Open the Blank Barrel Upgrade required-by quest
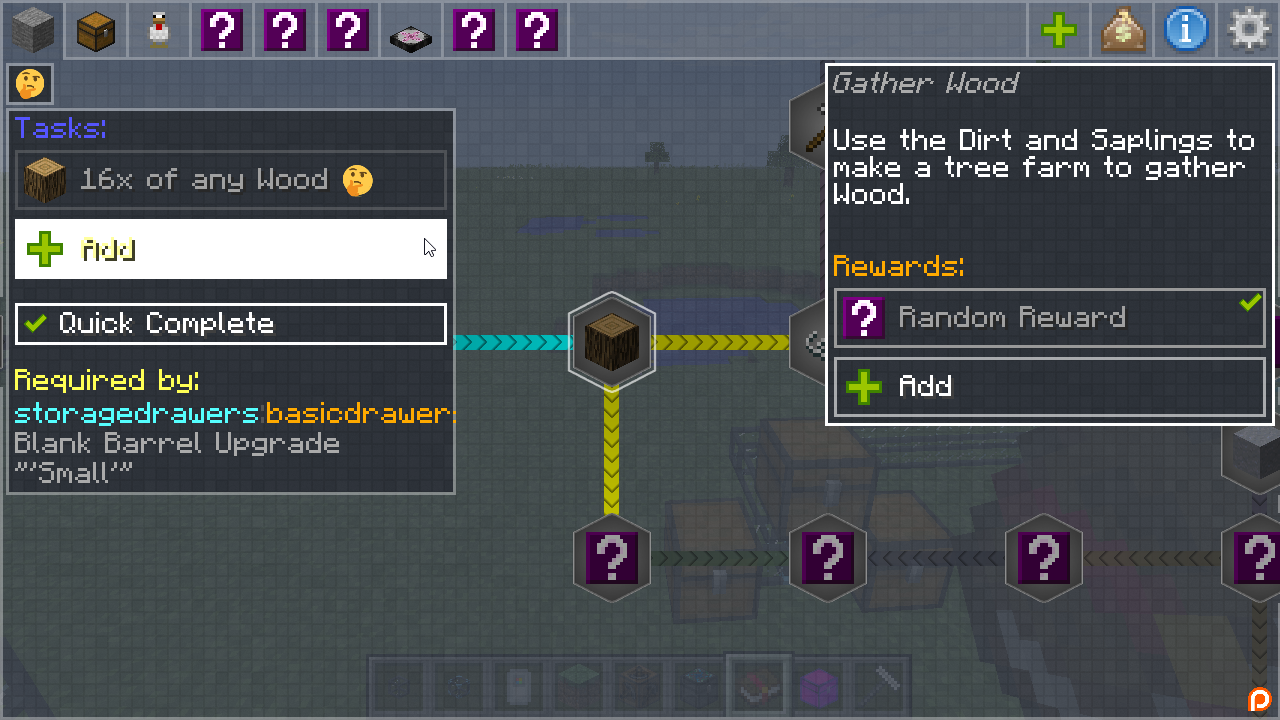1280x720 pixels. [x=177, y=444]
